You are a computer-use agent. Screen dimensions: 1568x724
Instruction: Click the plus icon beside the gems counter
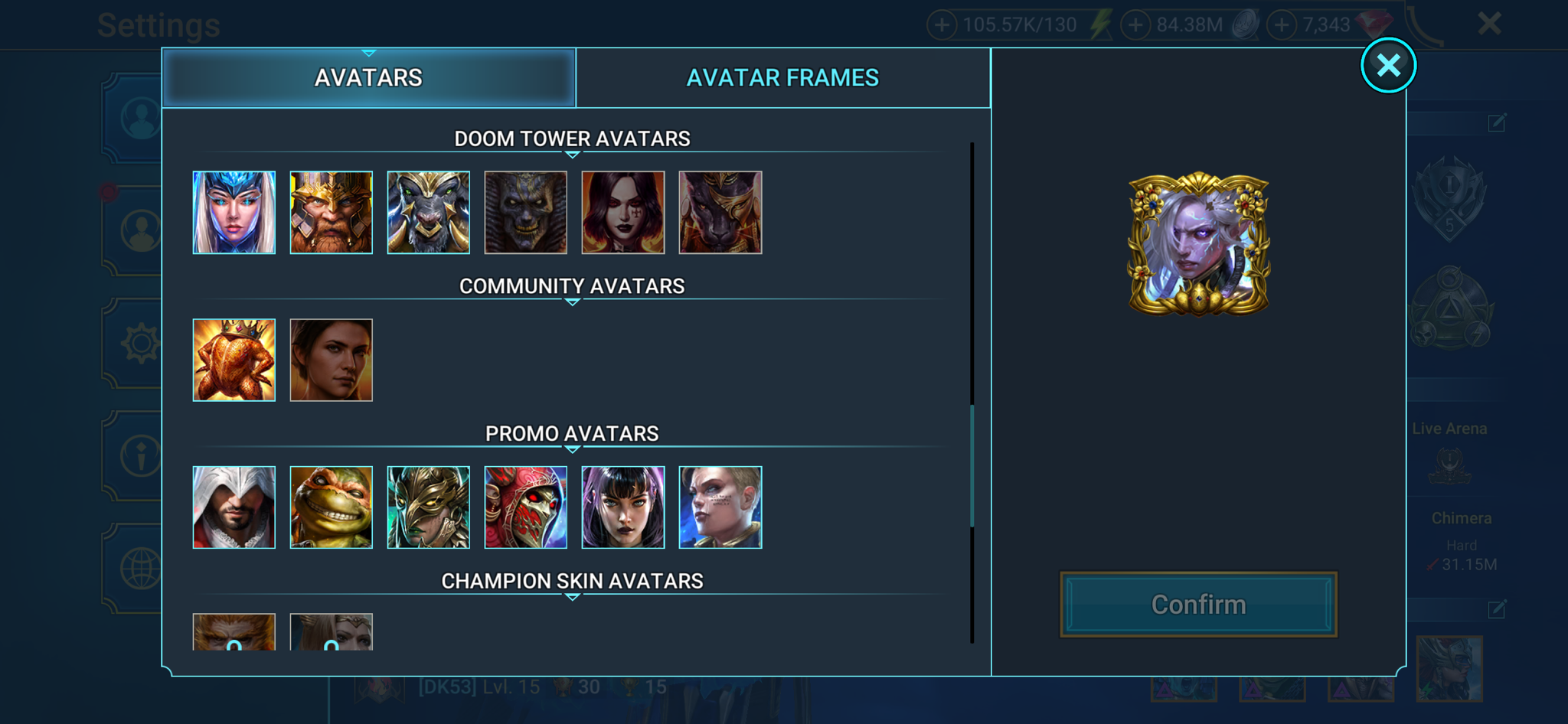1282,24
